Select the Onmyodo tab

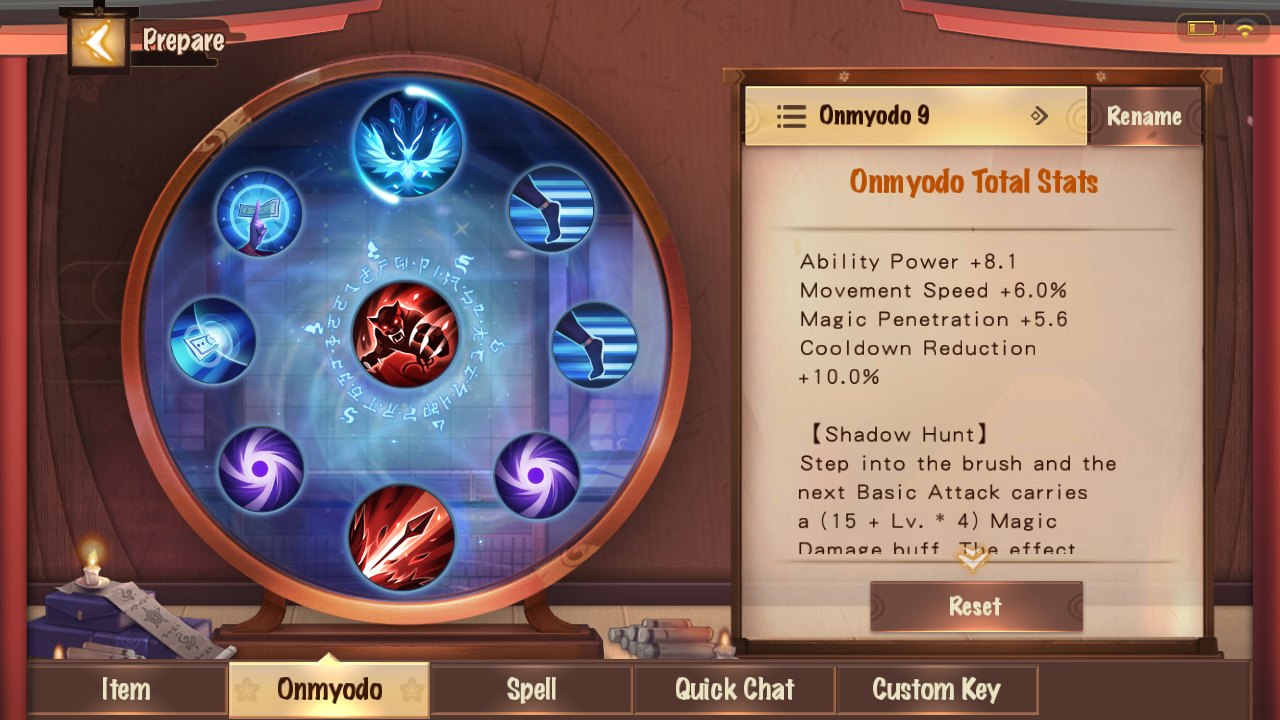(329, 689)
